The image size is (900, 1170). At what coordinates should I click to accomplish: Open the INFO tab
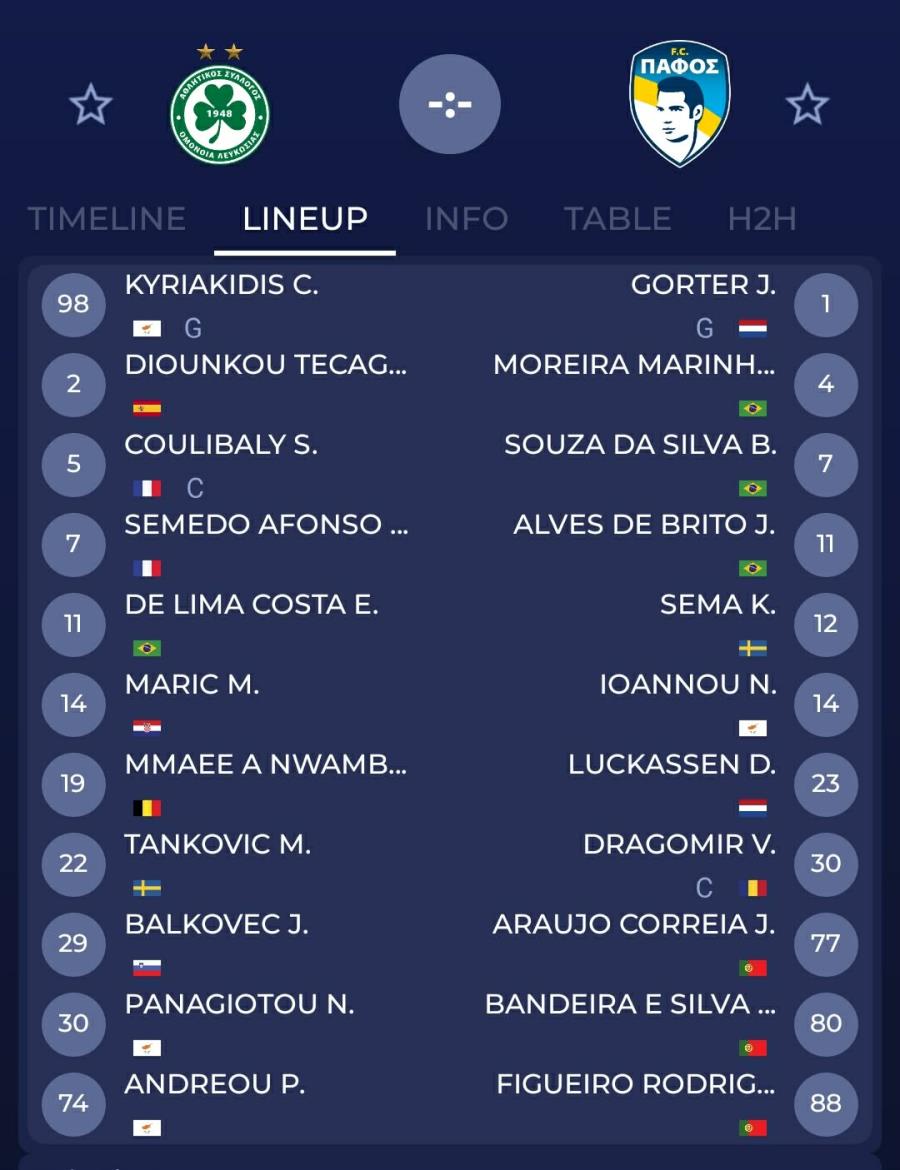[466, 218]
